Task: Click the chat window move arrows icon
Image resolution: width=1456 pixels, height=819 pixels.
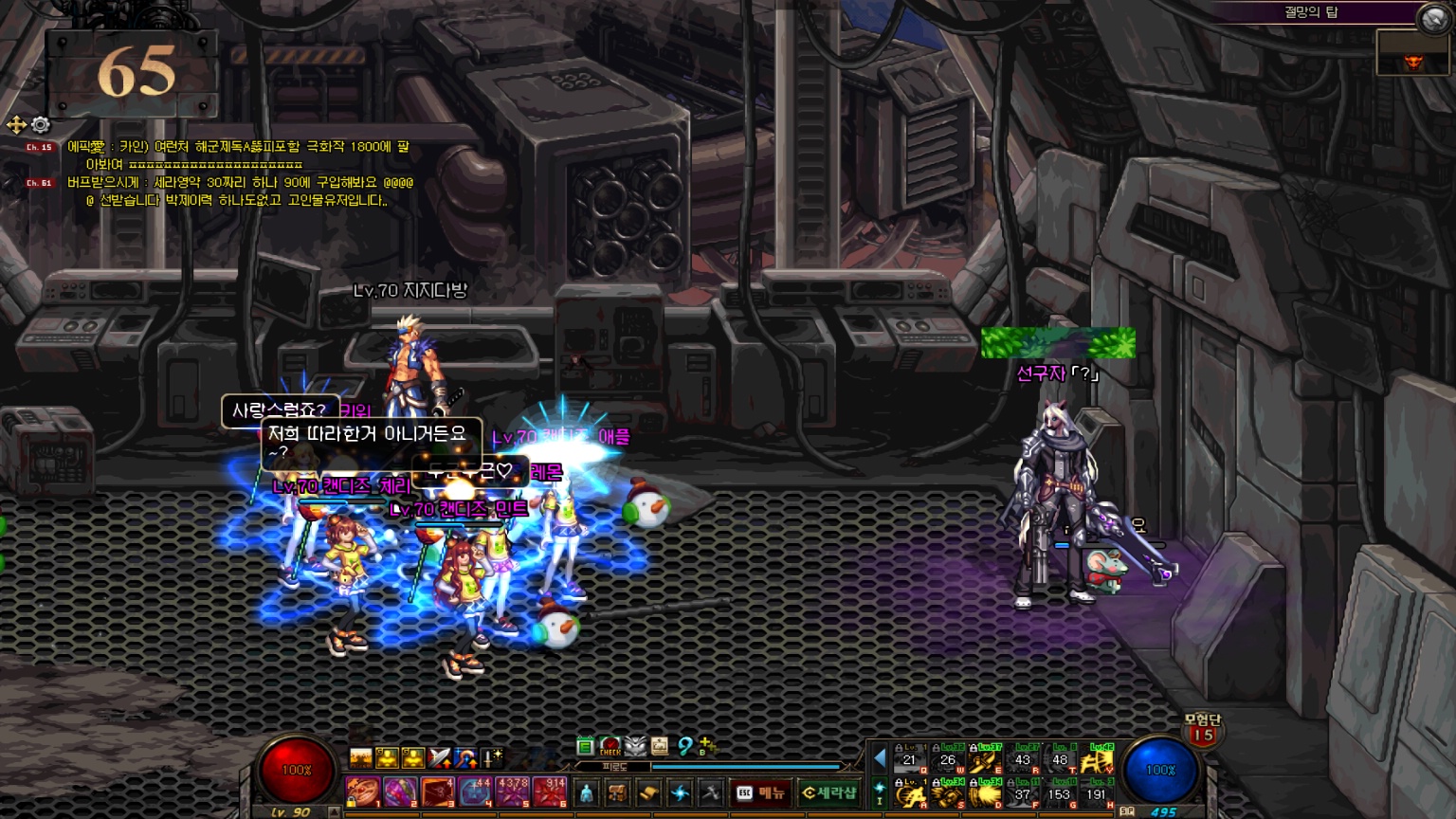Action: 16,125
